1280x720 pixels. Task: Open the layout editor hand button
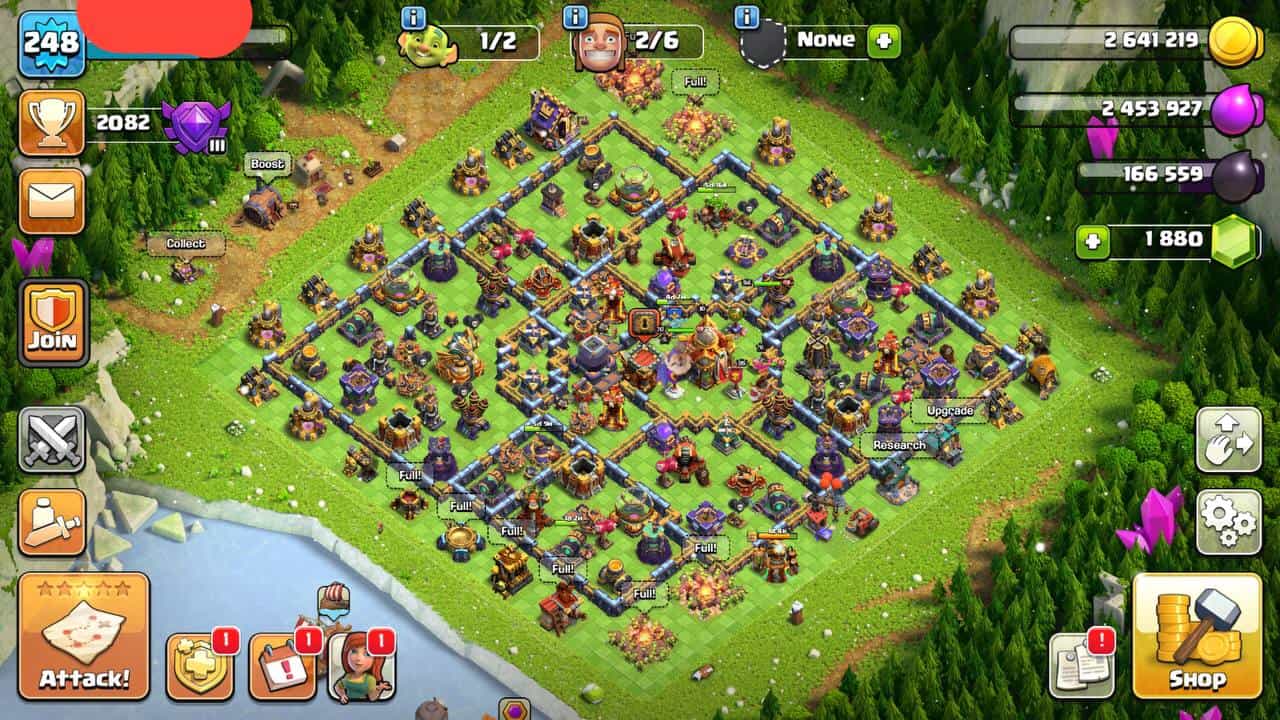[1228, 440]
